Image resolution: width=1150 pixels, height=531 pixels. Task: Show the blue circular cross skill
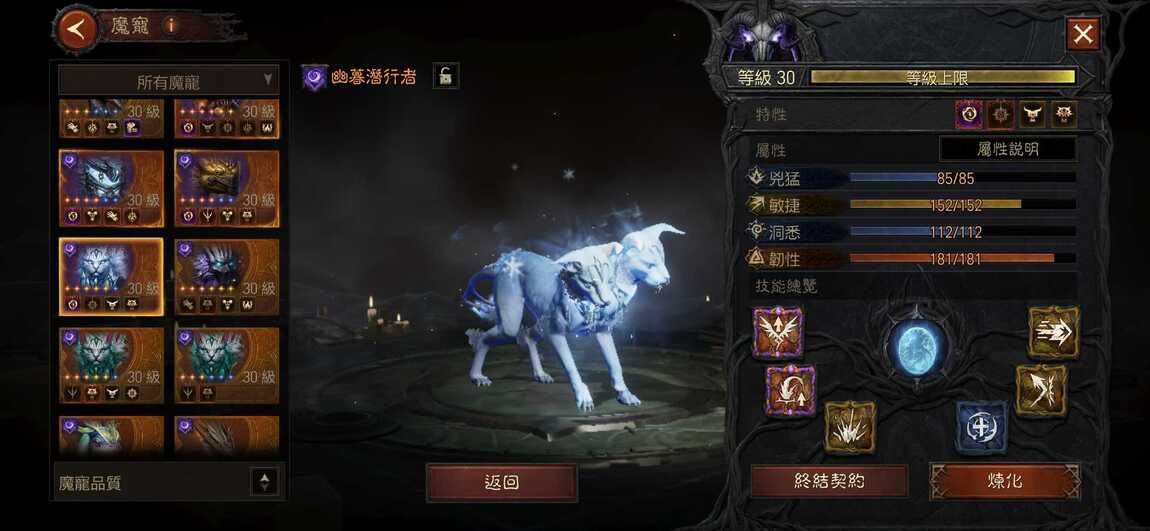[980, 427]
